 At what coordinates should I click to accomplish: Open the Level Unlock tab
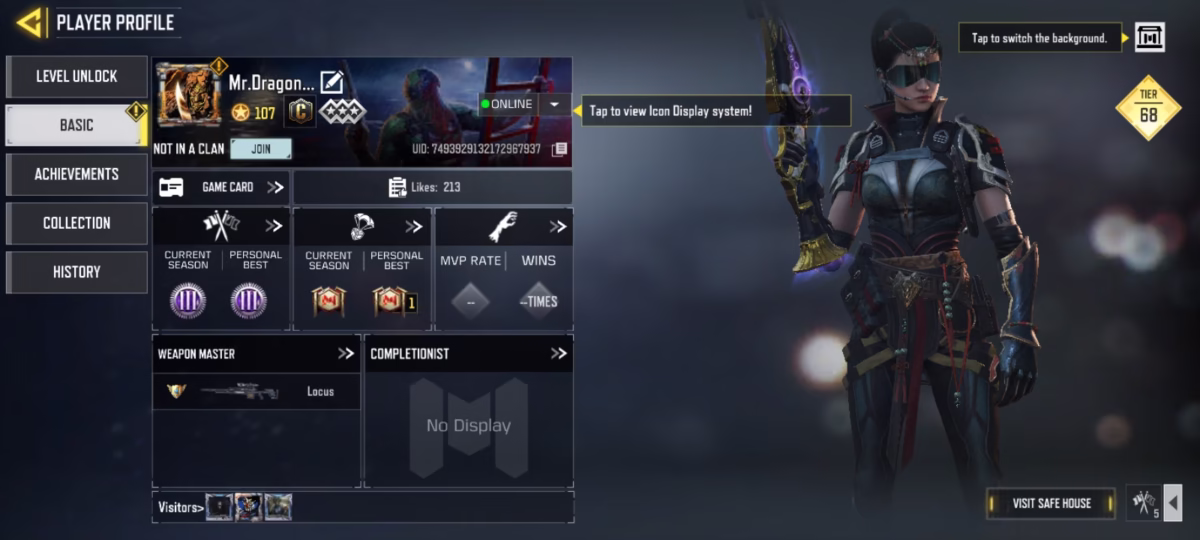(76, 76)
